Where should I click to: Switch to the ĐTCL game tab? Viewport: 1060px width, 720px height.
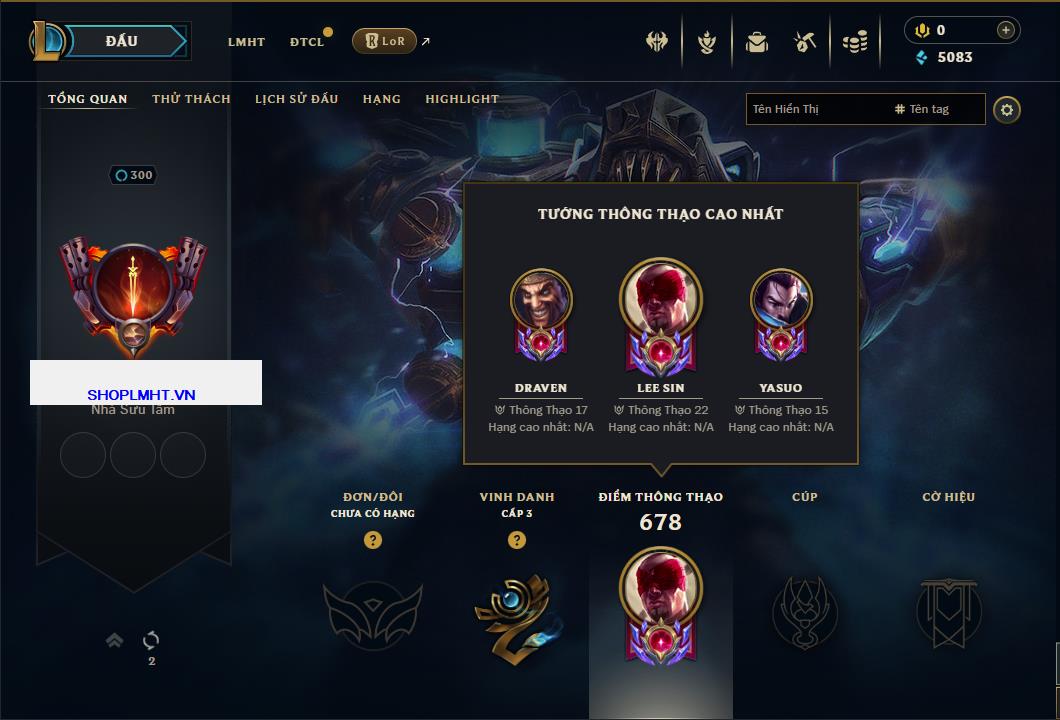[x=307, y=42]
